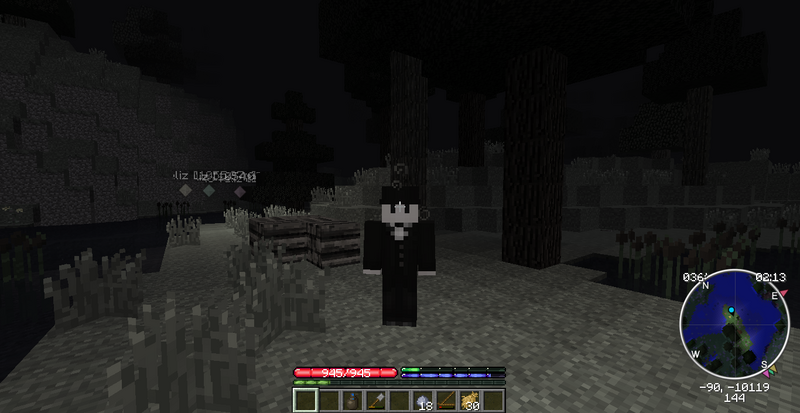Select the wheat stack of 30
The height and width of the screenshot is (413, 800).
pos(469,401)
